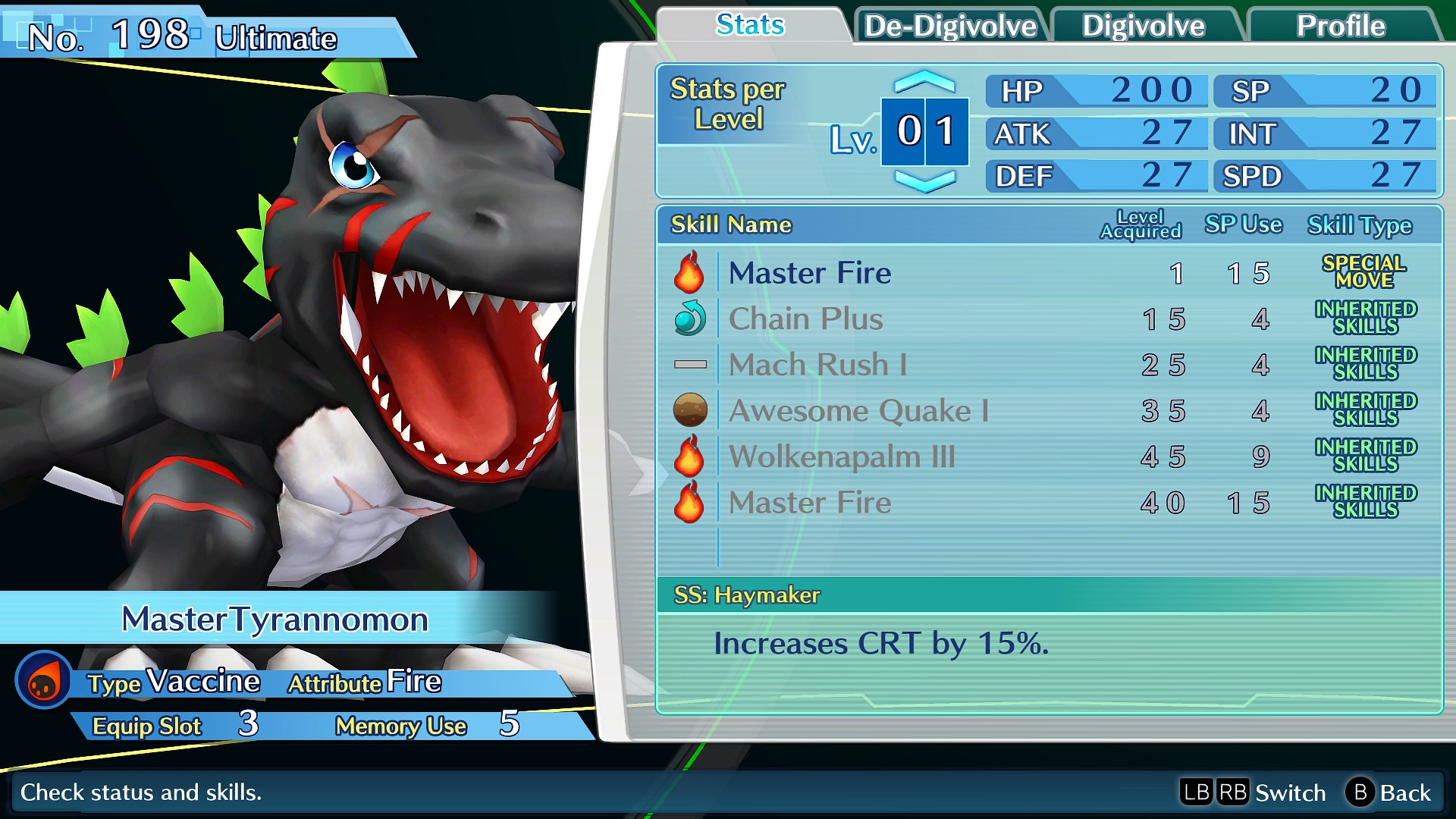Click the Chain Plus spiral skill icon
Image resolution: width=1456 pixels, height=819 pixels.
click(x=690, y=318)
